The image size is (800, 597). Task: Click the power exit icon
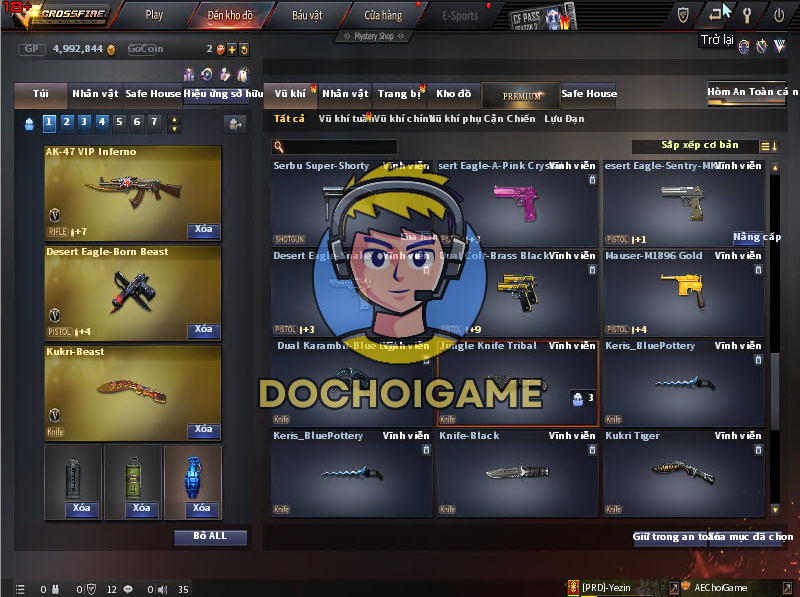(779, 14)
